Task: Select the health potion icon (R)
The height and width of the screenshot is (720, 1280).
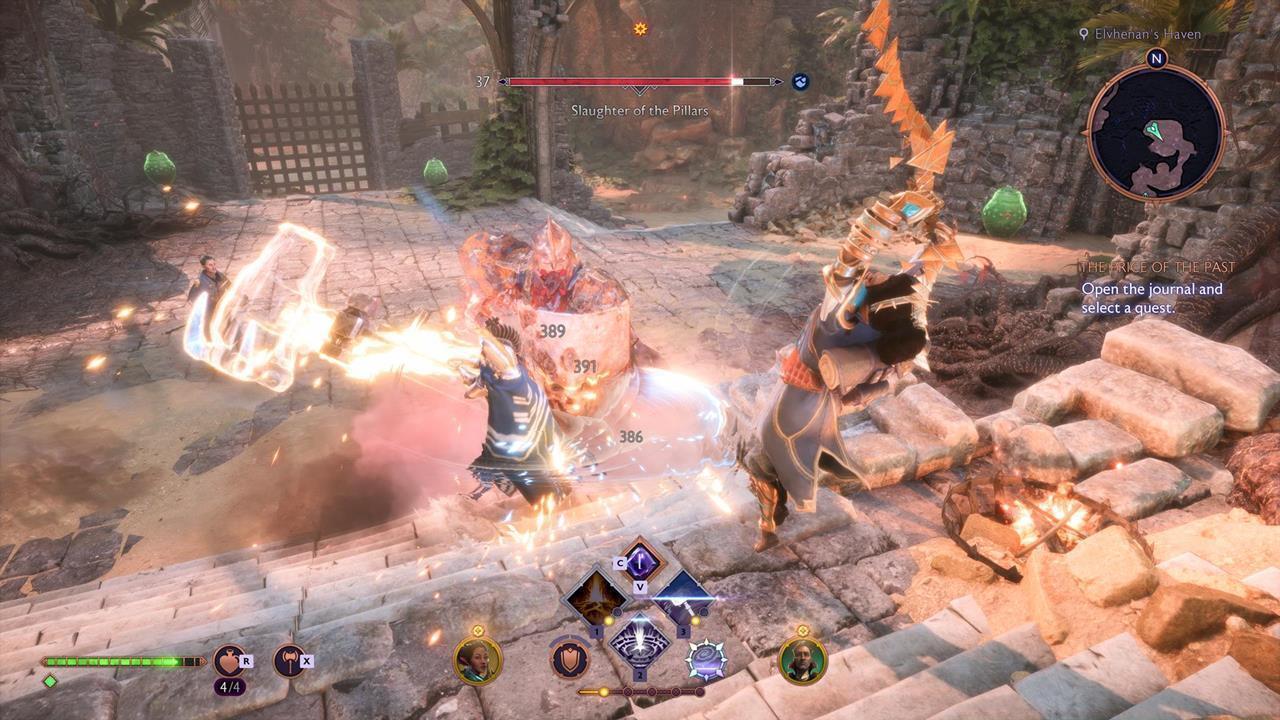Action: tap(230, 660)
